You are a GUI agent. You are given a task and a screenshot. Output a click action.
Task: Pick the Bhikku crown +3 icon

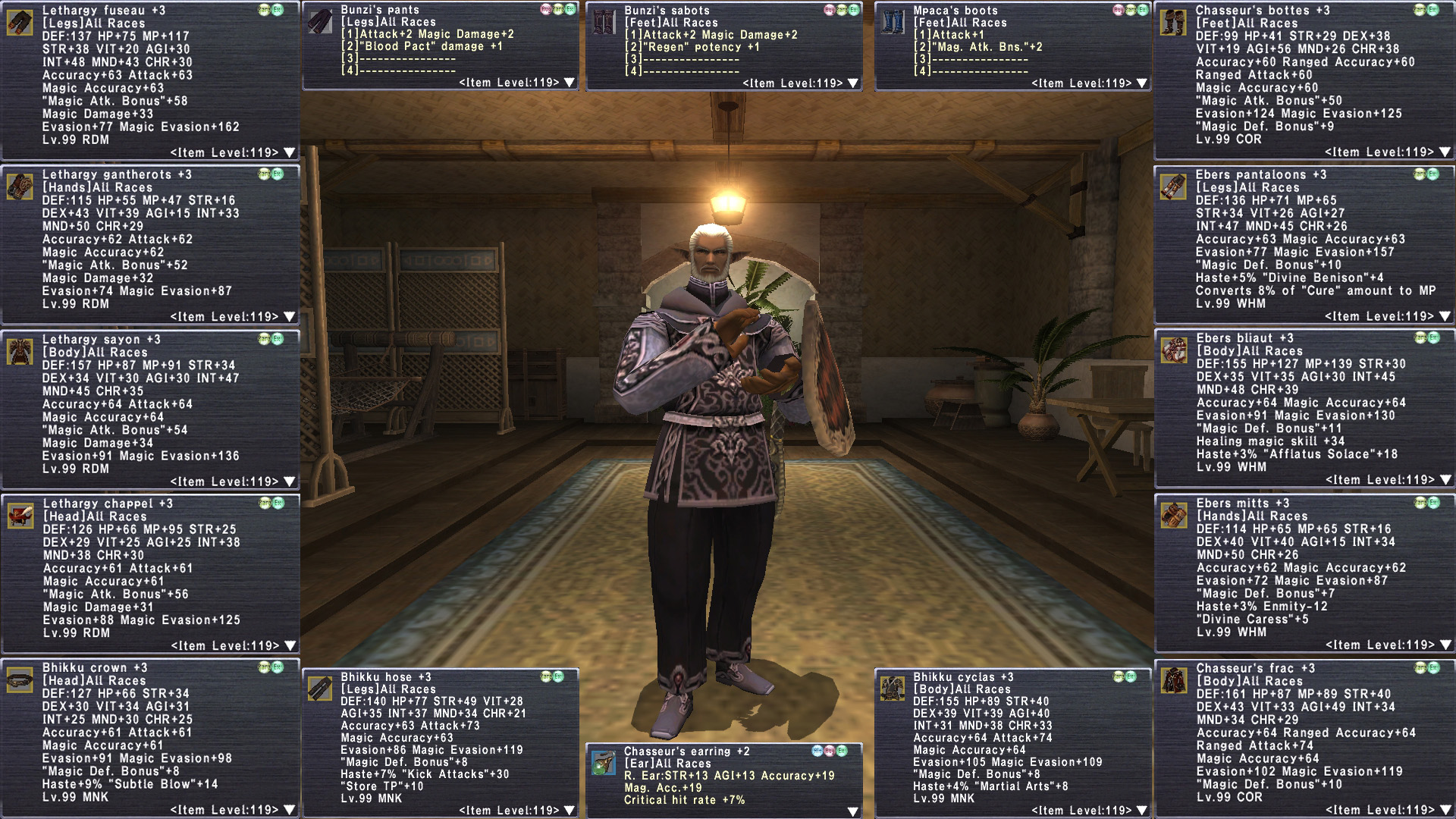click(20, 680)
